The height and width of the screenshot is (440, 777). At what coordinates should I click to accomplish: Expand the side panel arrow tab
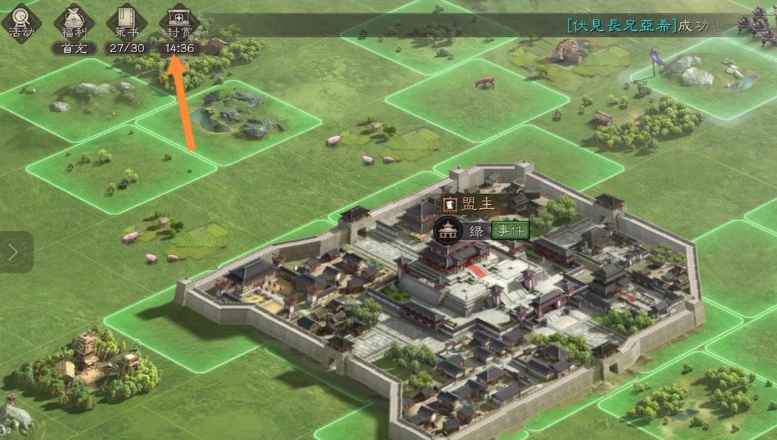13,252
